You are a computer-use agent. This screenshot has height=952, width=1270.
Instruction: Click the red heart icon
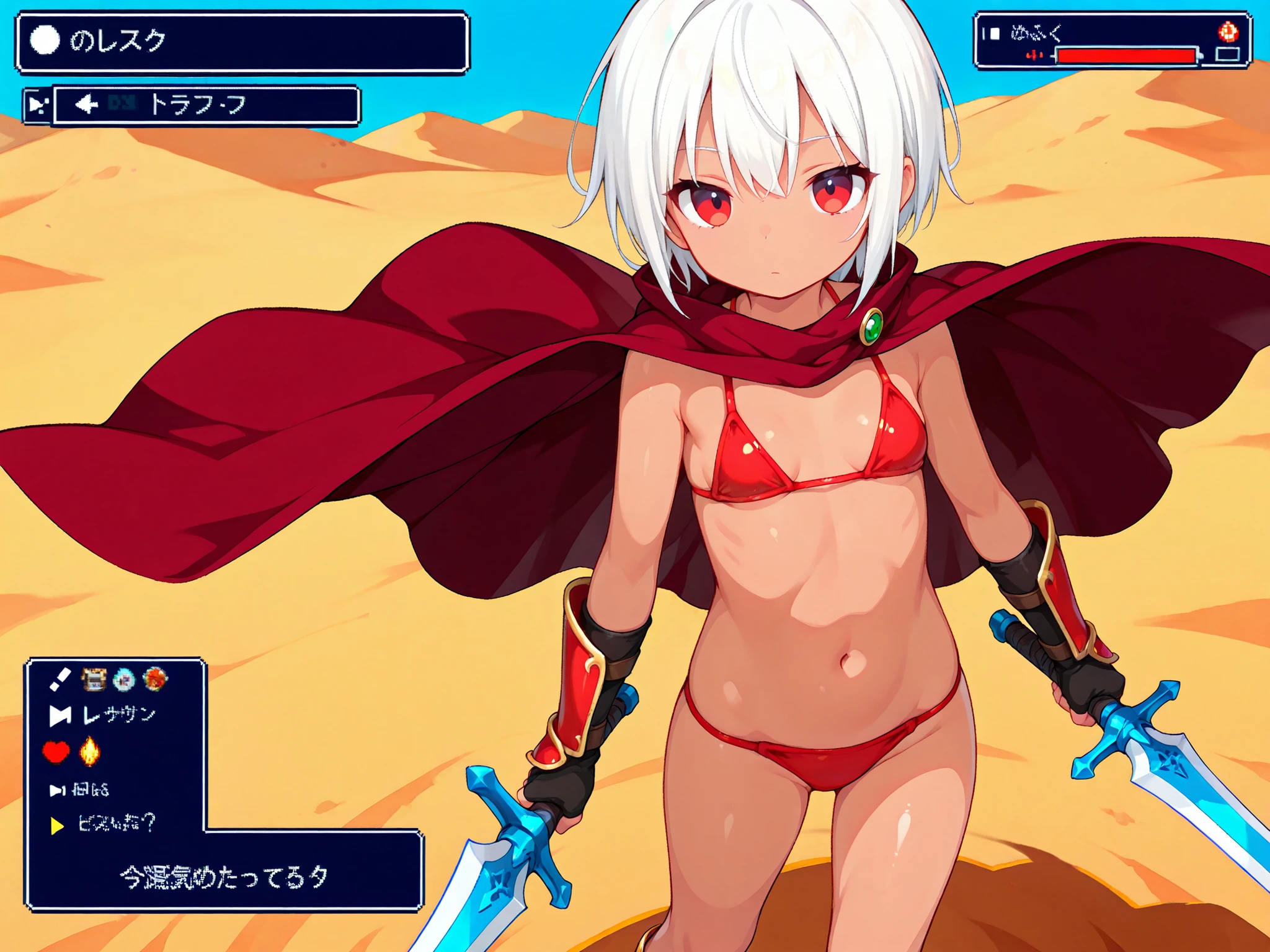(x=56, y=752)
